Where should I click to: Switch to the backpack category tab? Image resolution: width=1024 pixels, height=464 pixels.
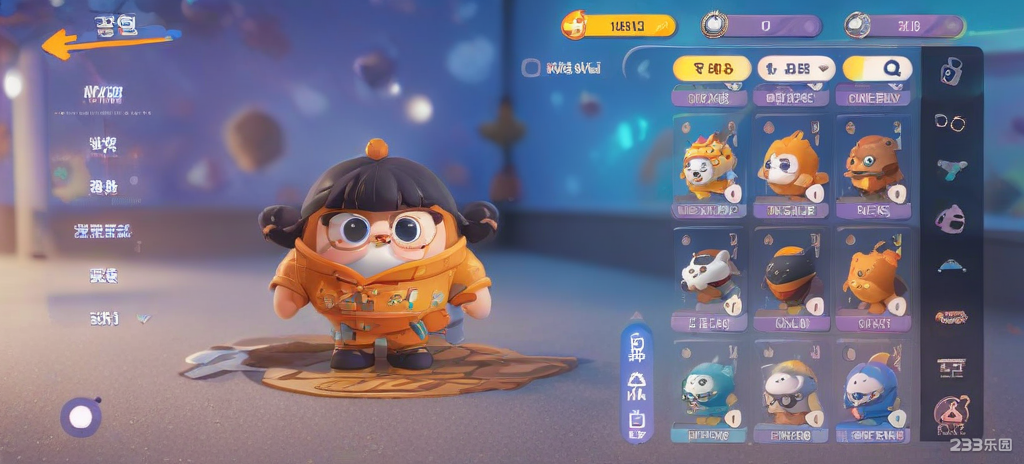951,70
